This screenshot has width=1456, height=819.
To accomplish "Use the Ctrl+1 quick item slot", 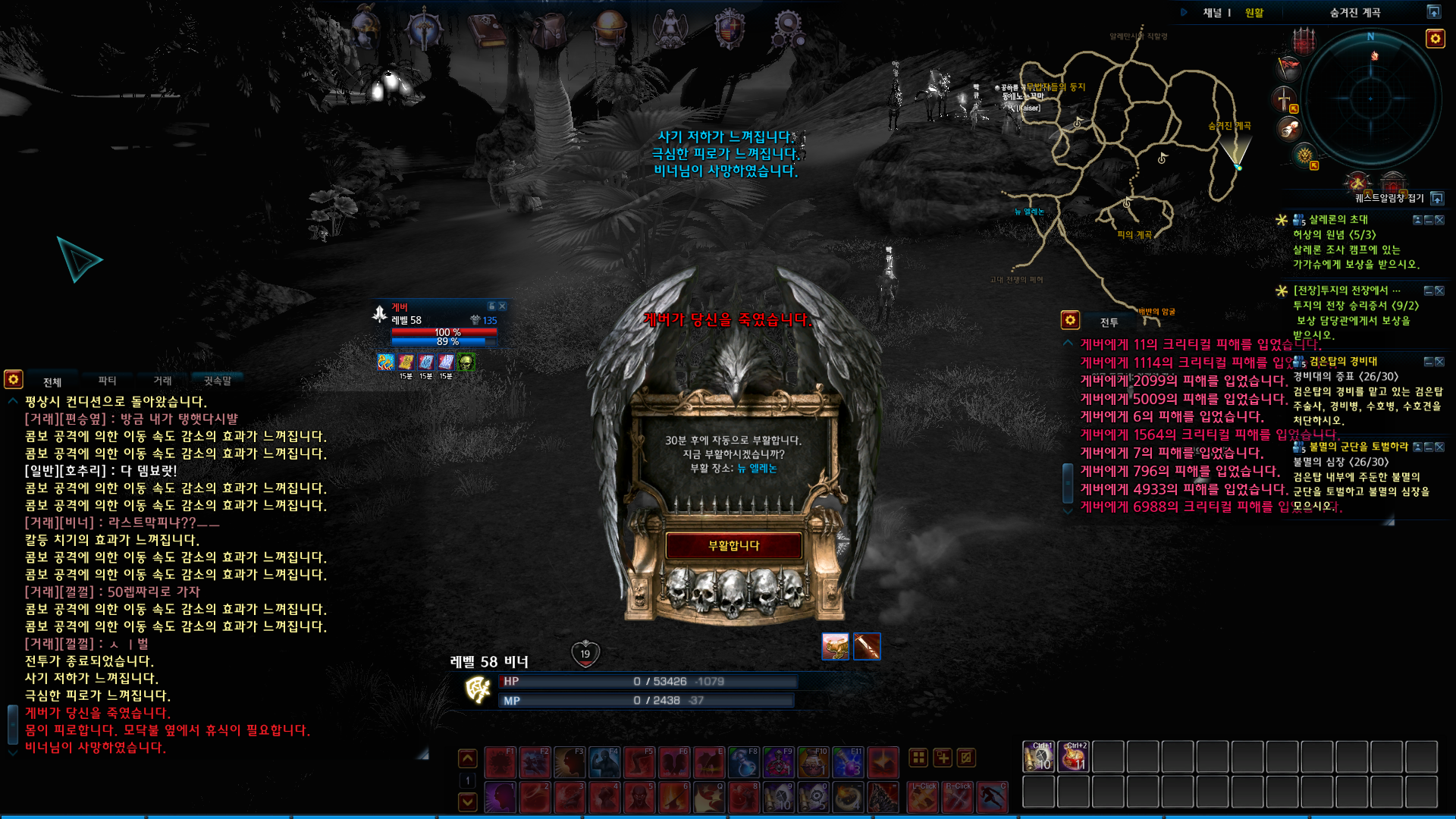I will (x=1038, y=757).
